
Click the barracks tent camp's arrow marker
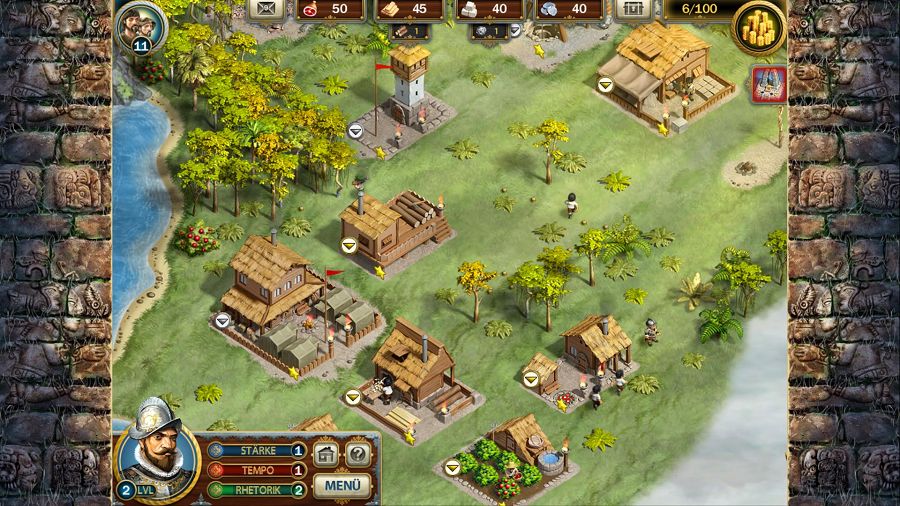[x=223, y=320]
